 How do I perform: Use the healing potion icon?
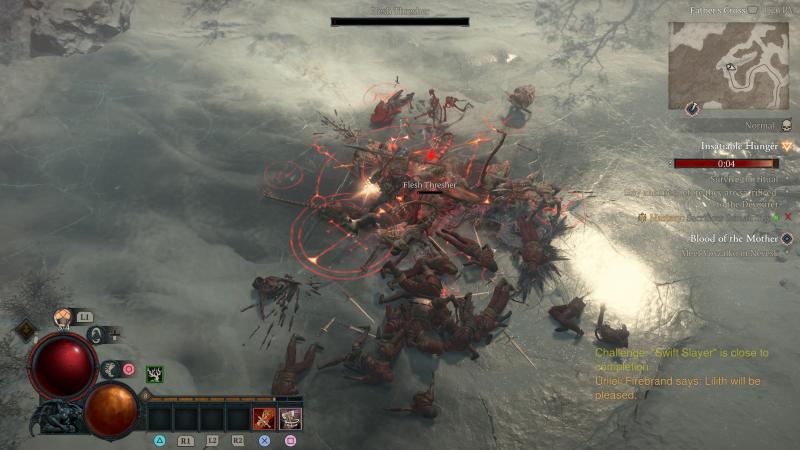tap(96, 336)
